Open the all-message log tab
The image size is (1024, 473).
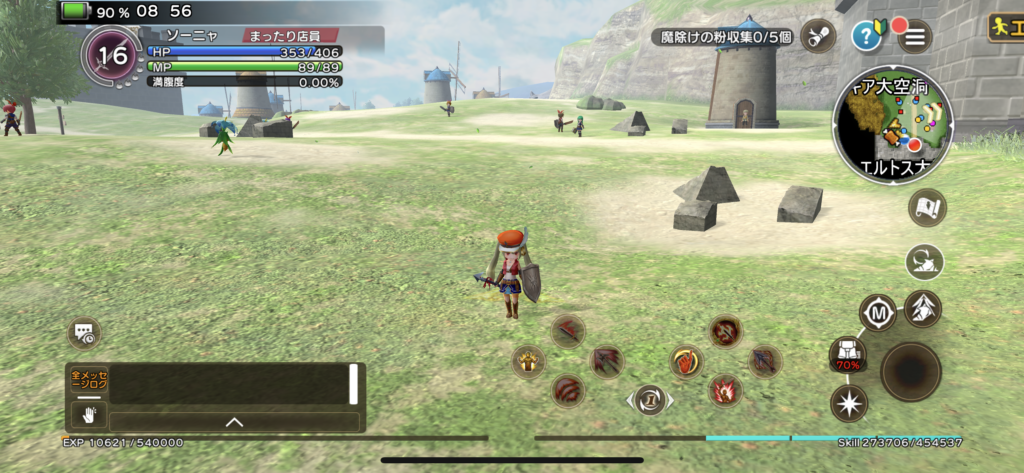tap(88, 381)
